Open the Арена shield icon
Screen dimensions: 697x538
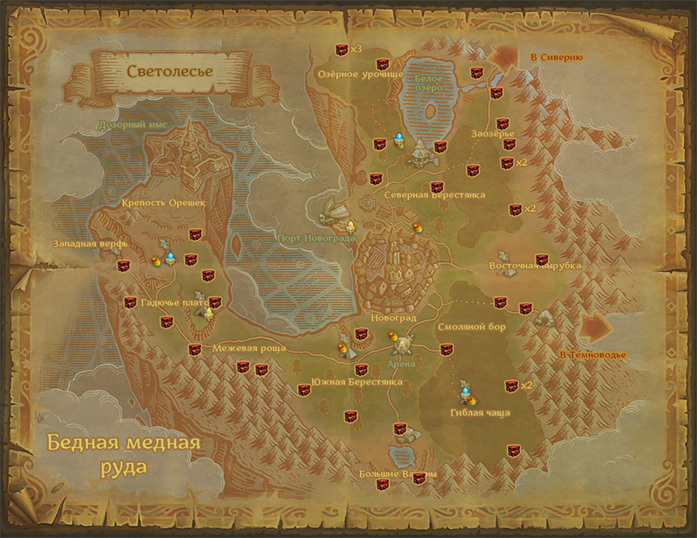403,344
